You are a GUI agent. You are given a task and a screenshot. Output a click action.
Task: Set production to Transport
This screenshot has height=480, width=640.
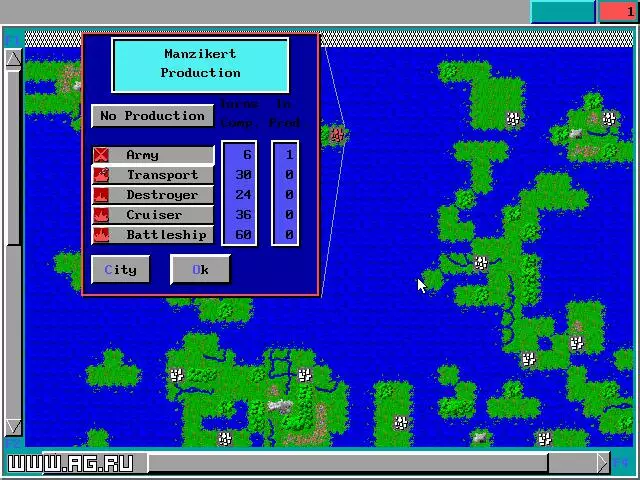click(x=153, y=175)
